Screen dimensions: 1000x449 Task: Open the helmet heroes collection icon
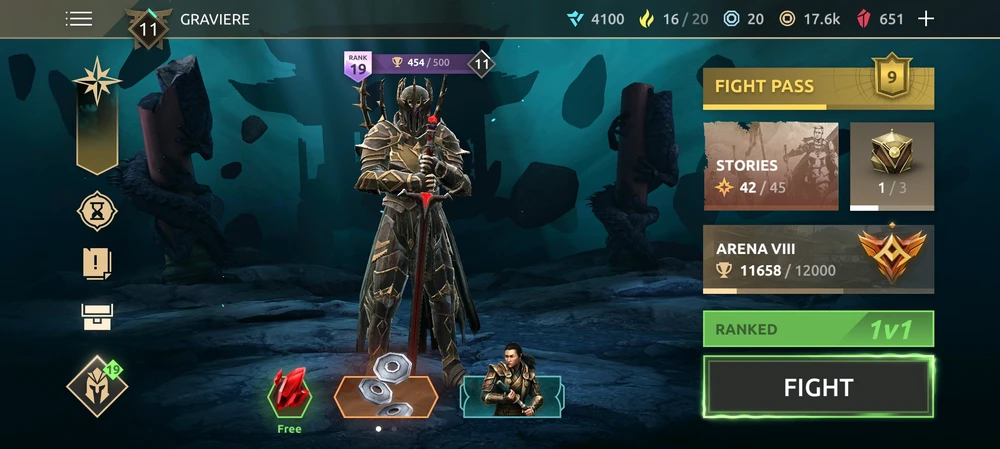[97, 386]
